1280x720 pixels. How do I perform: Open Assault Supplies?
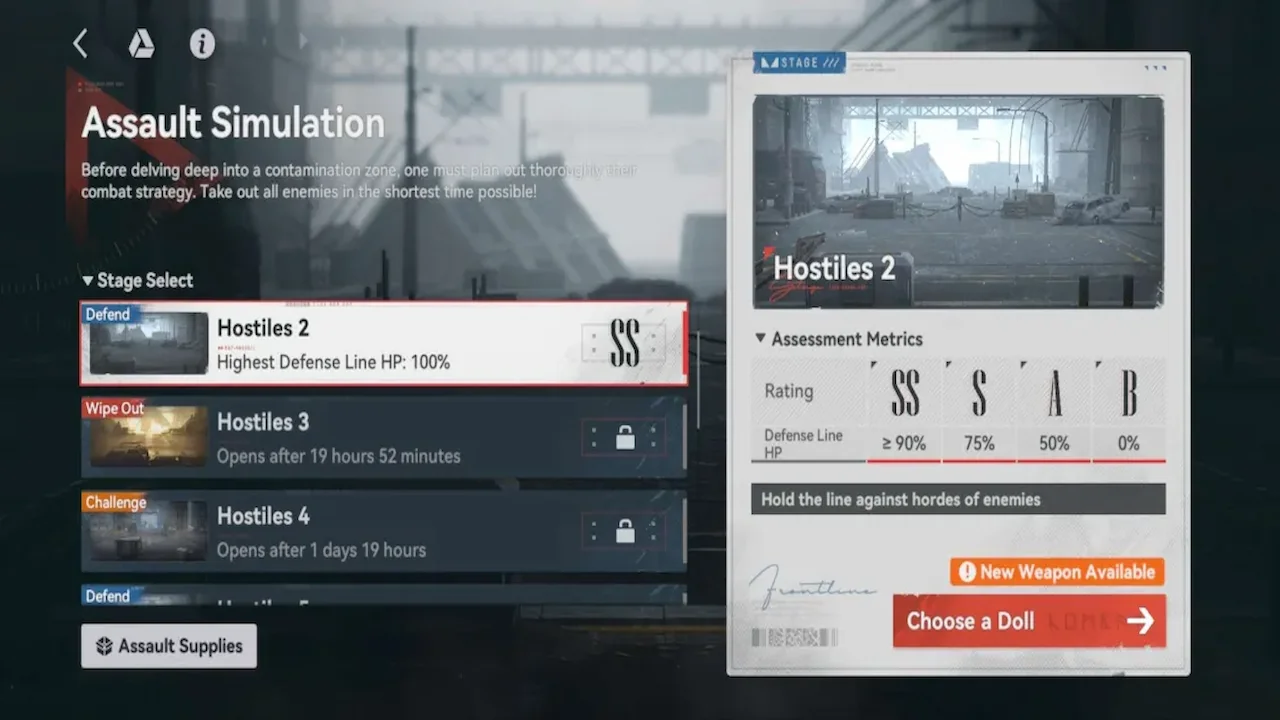pos(169,646)
